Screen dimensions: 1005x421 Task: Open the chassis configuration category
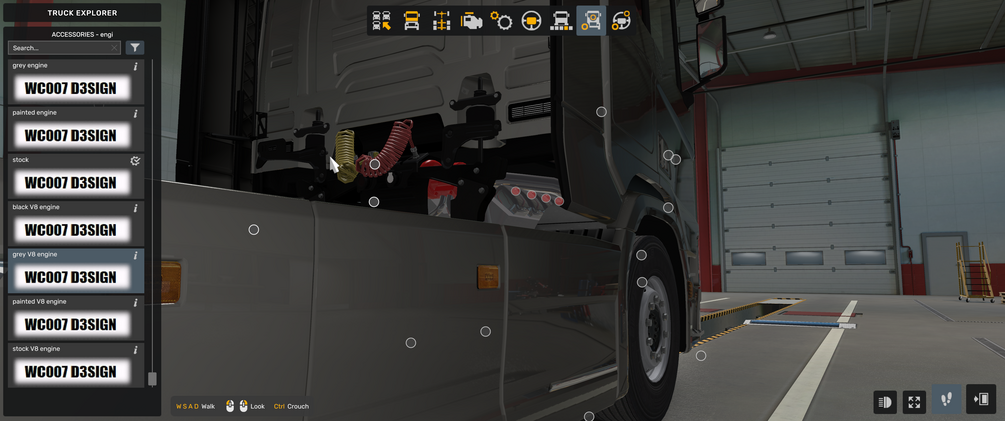(x=441, y=21)
